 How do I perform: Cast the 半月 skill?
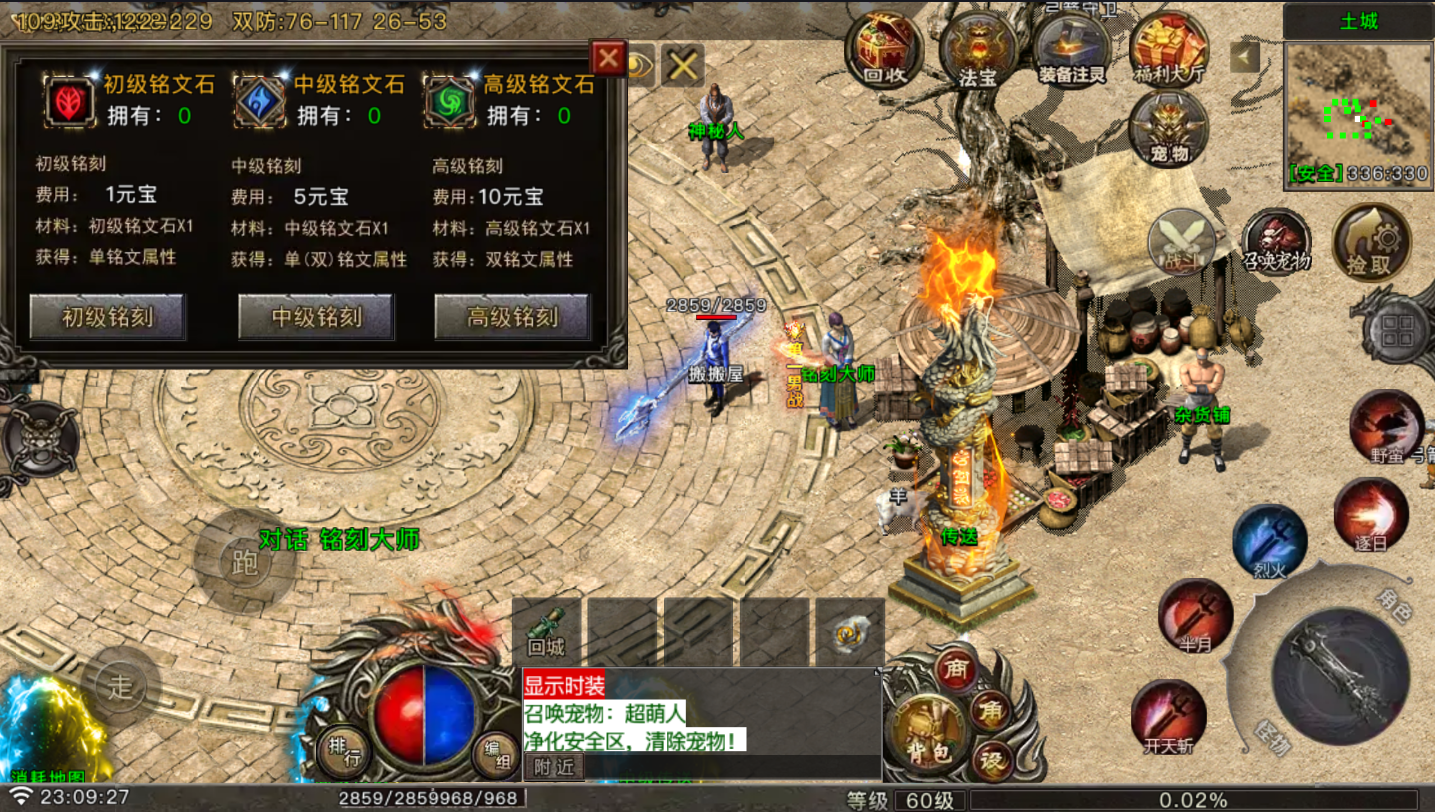point(1195,614)
